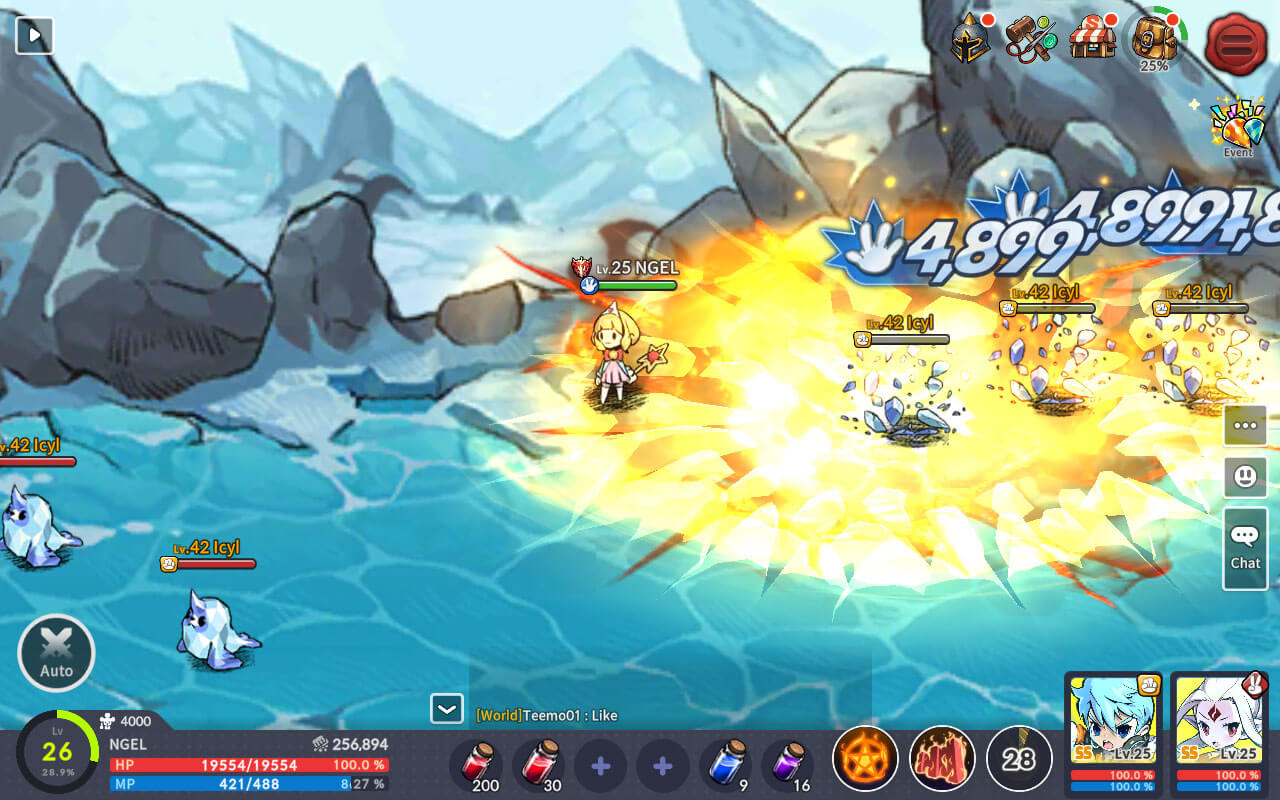Click the play arrow button at top-left

pos(35,36)
